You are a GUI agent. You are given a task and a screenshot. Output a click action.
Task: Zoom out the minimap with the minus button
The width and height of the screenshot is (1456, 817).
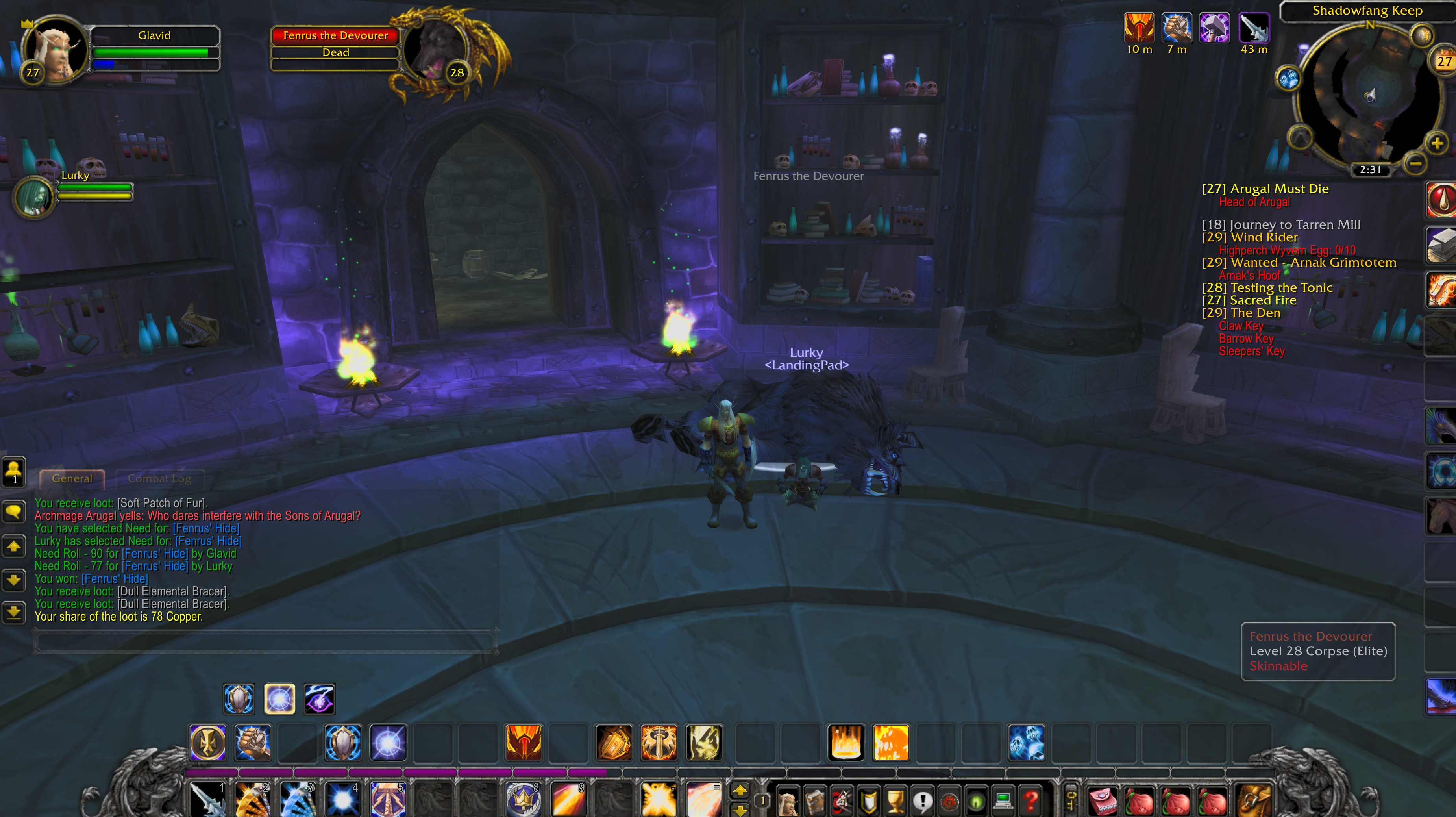pyautogui.click(x=1415, y=163)
